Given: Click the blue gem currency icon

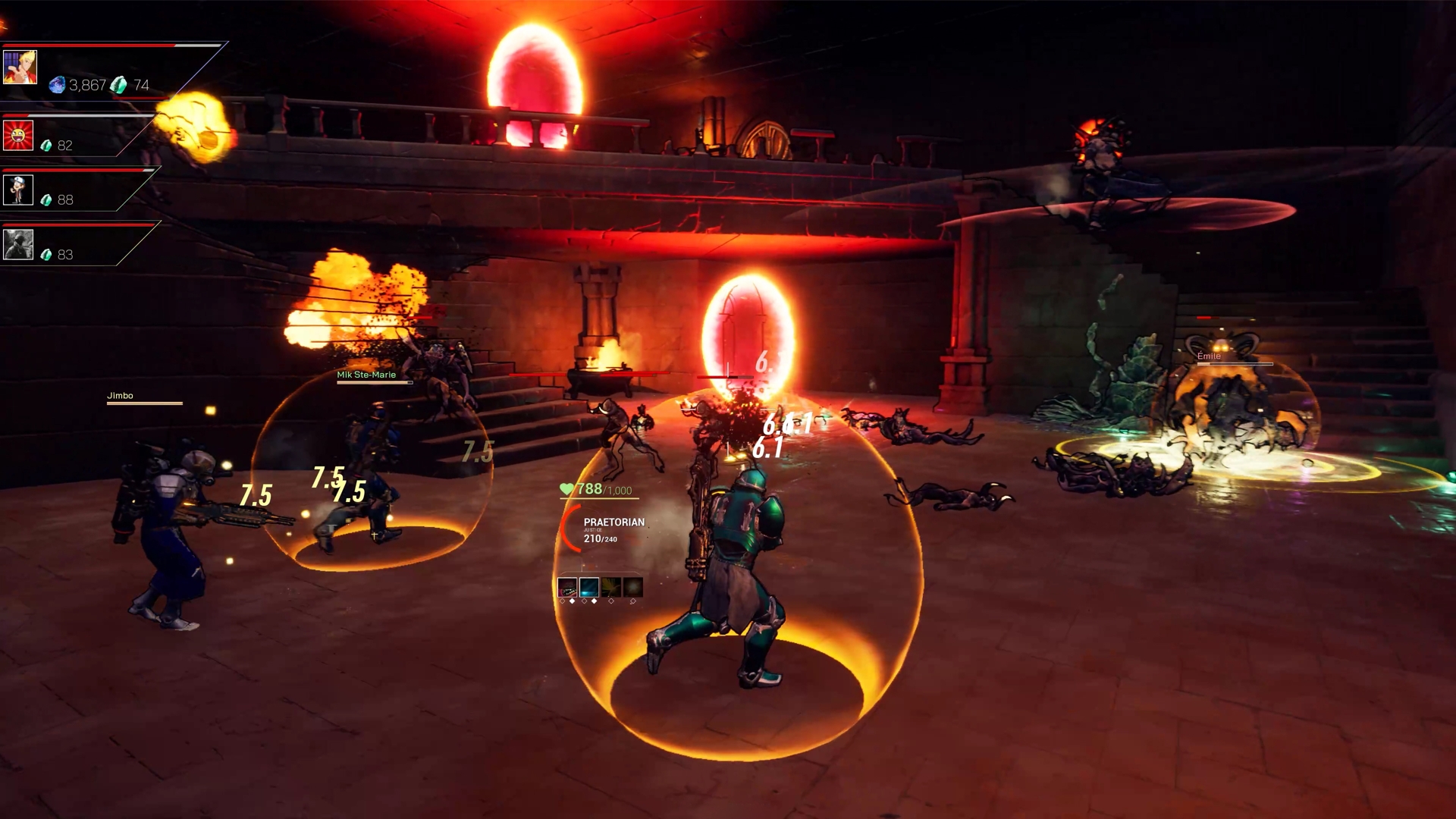Looking at the screenshot, I should (57, 85).
